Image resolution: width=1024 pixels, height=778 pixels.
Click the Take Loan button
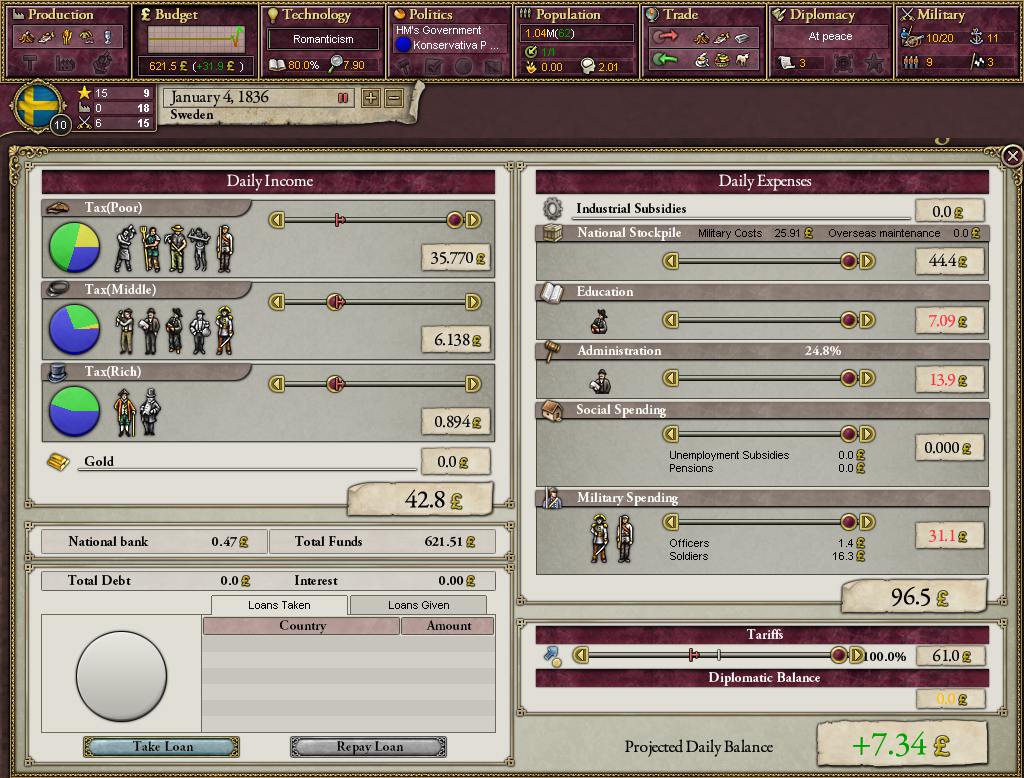tap(162, 747)
